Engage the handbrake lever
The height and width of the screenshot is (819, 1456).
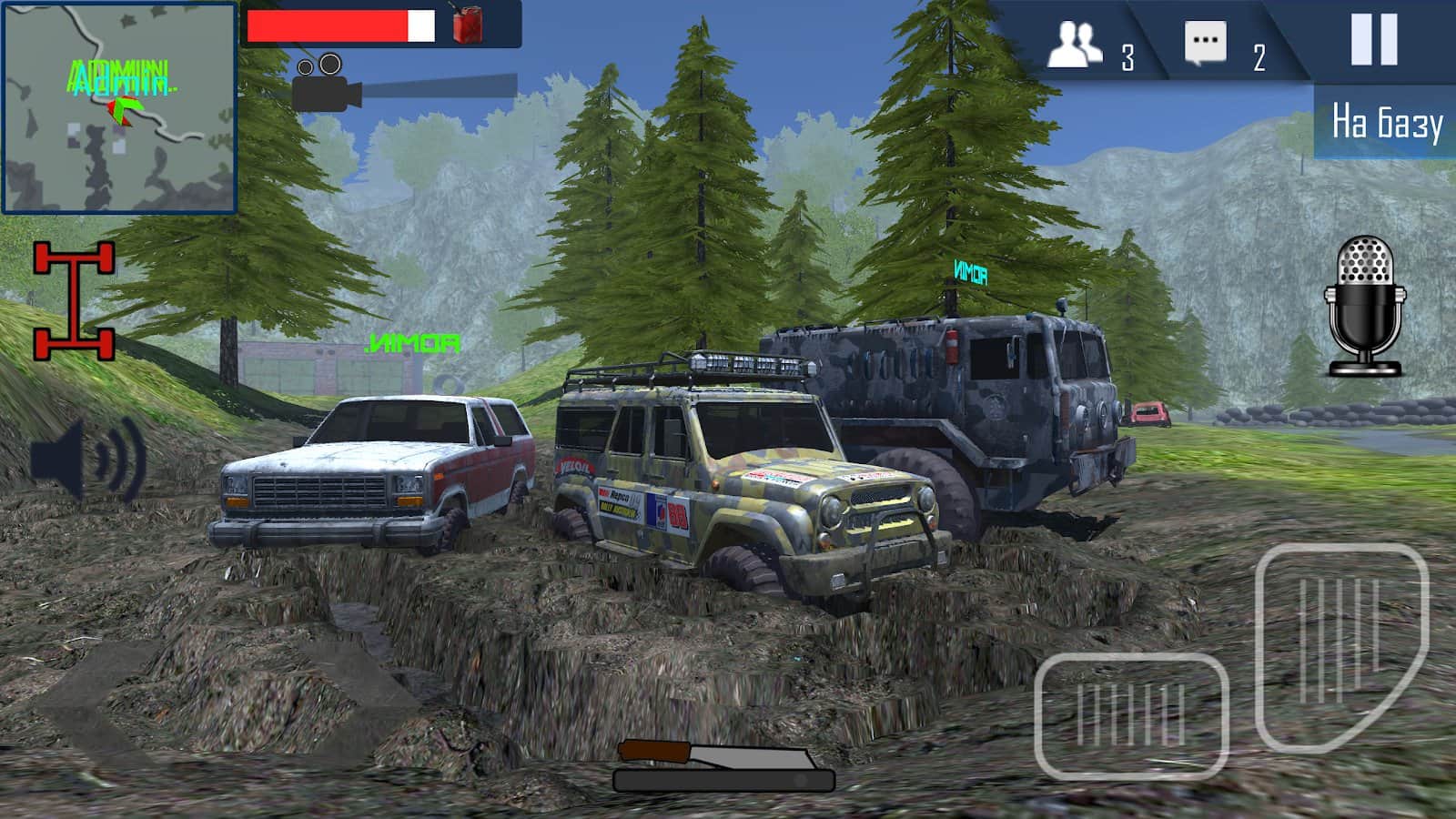[723, 765]
